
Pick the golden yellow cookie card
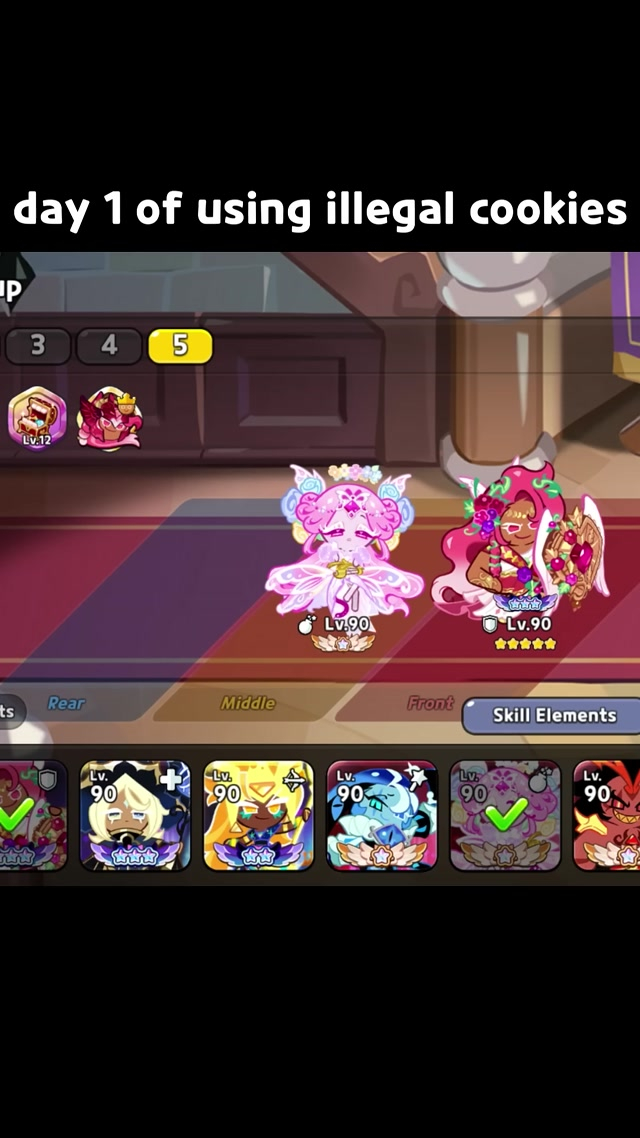click(x=258, y=815)
